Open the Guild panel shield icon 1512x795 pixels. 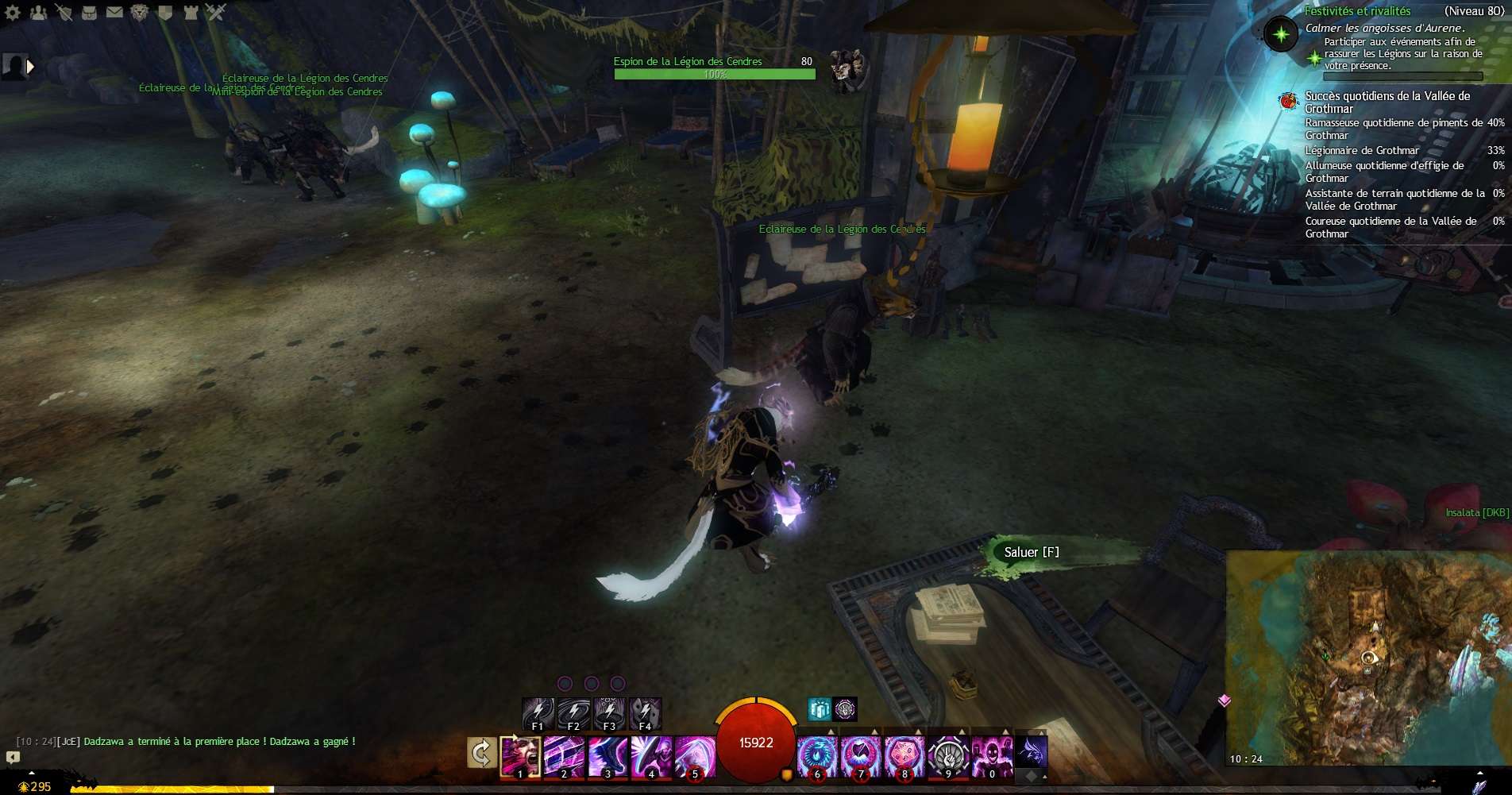pyautogui.click(x=167, y=12)
